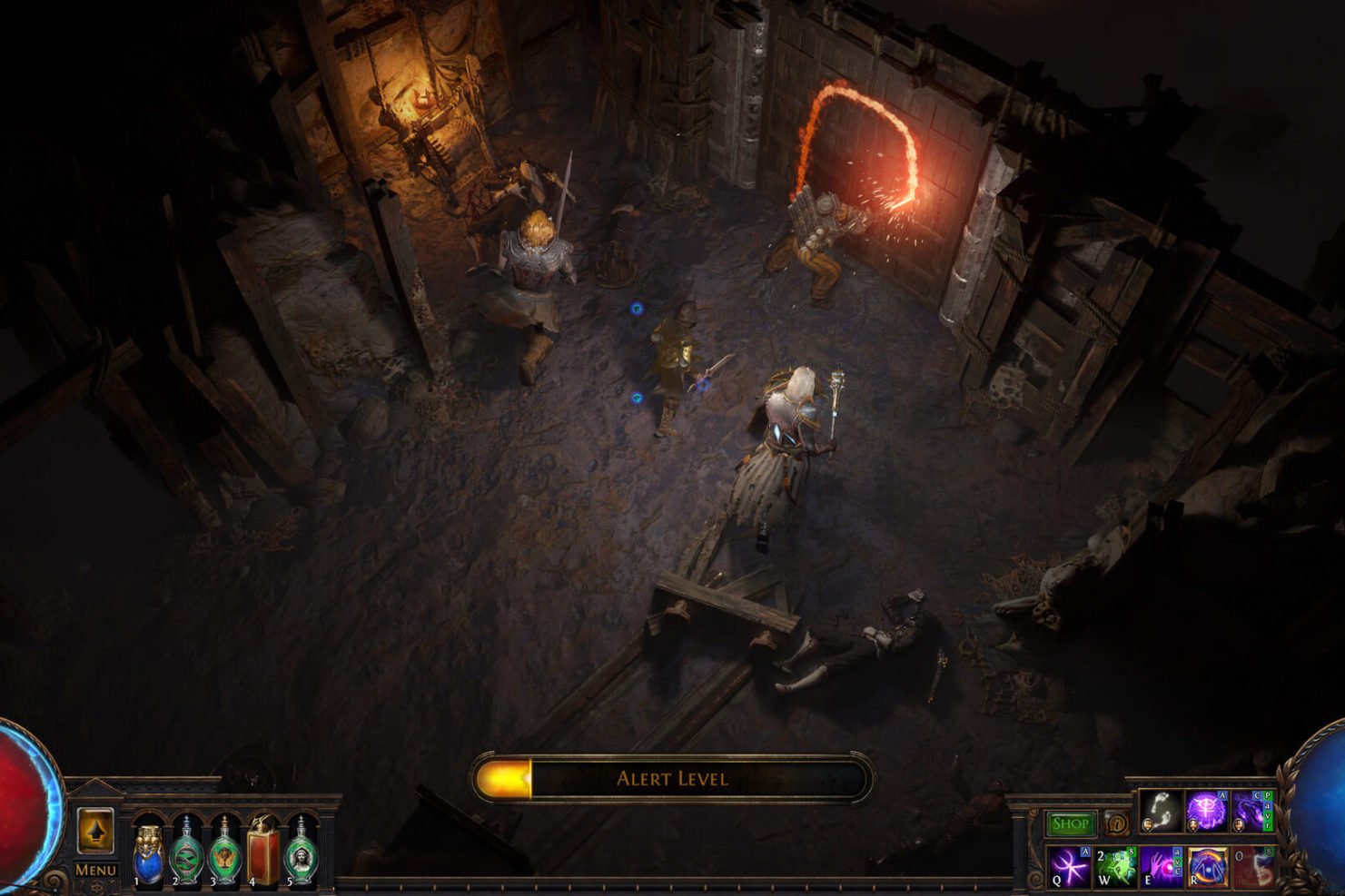1345x896 pixels.
Task: Activate the purple swirling vortex skill
Action: [x=1251, y=810]
